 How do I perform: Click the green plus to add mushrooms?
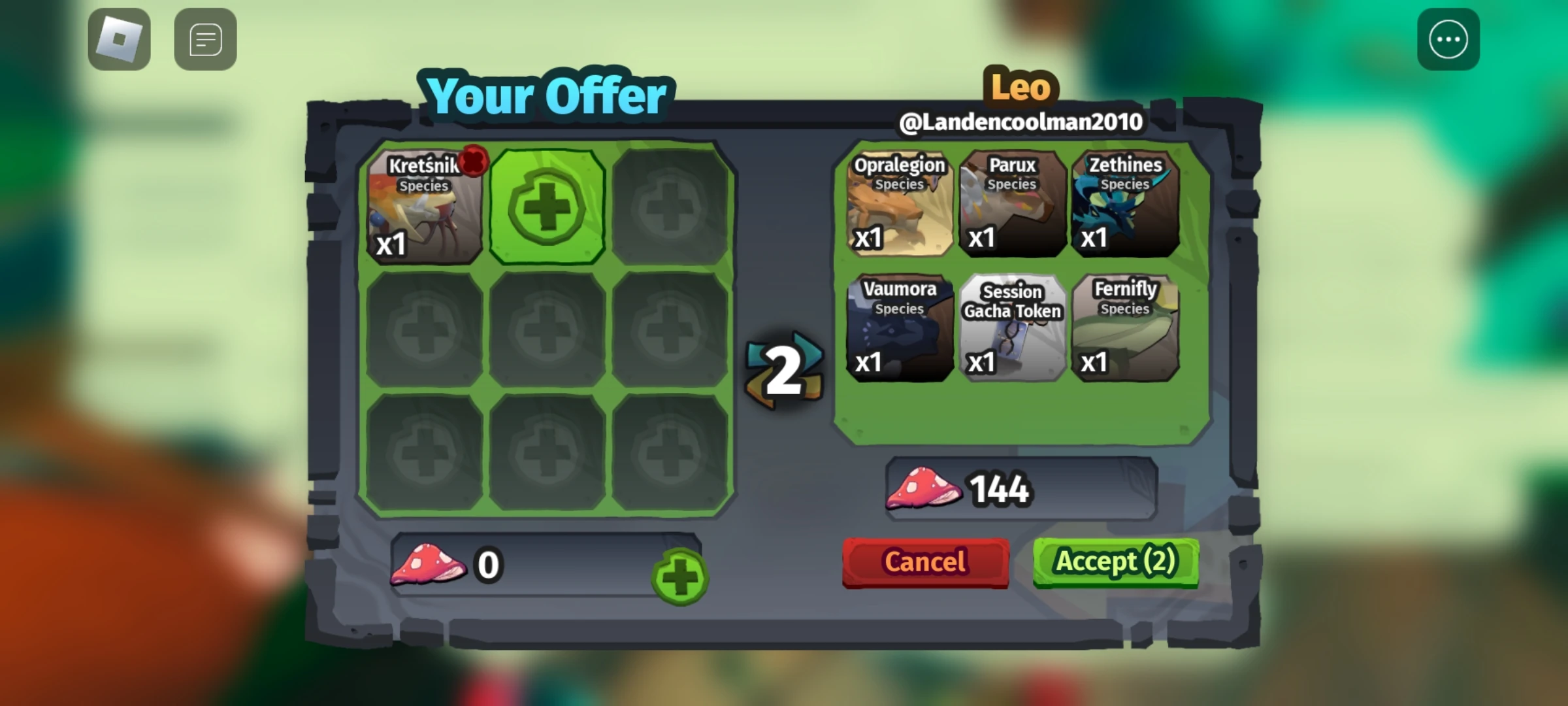(679, 578)
